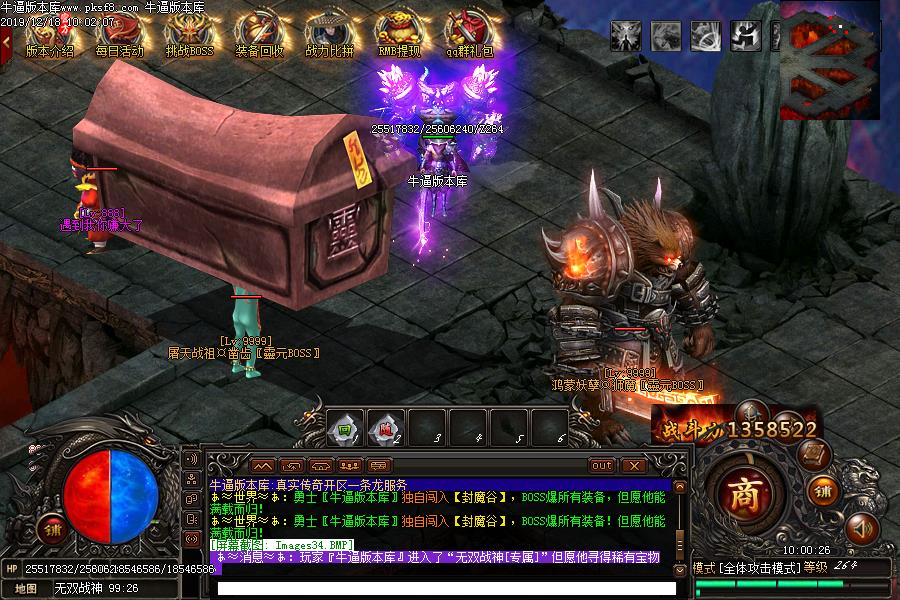The height and width of the screenshot is (600, 900).
Task: Open the 每日活动 daily events icon
Action: [119, 35]
